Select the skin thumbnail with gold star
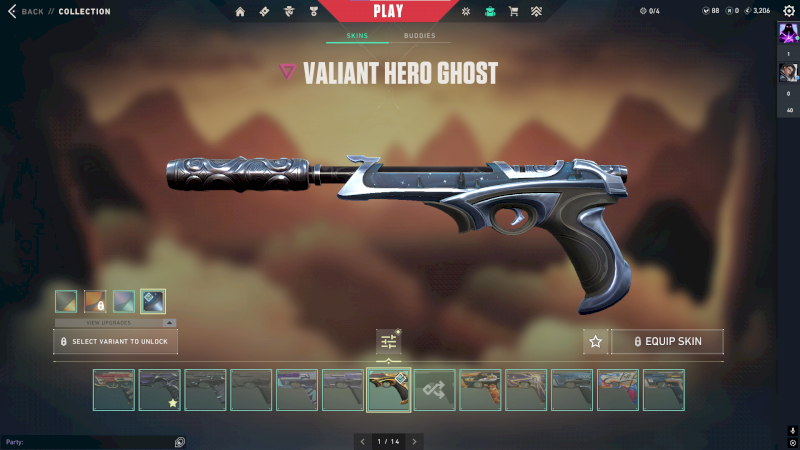The height and width of the screenshot is (450, 800). pyautogui.click(x=159, y=390)
